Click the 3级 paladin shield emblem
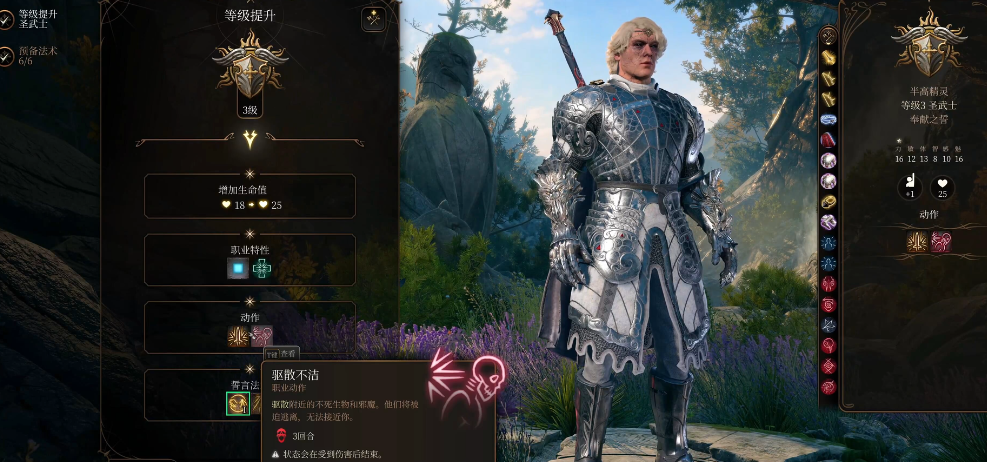 point(250,70)
